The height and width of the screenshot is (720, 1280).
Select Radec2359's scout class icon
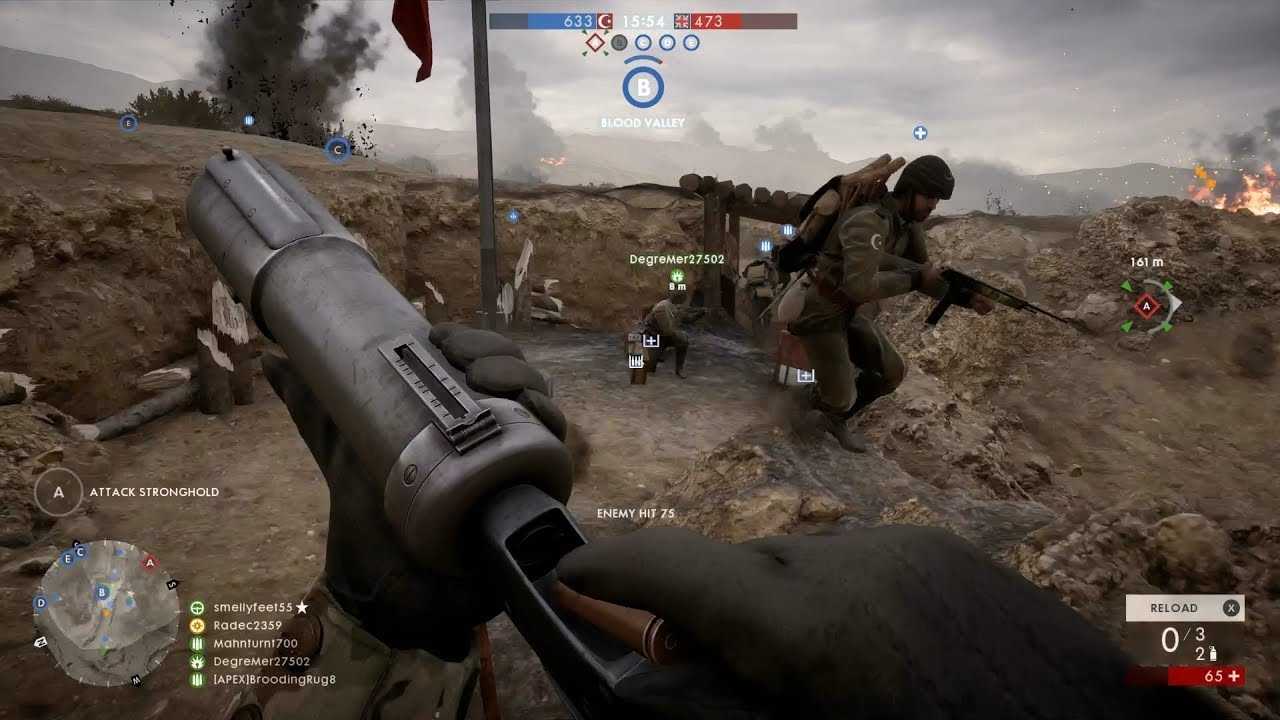point(196,625)
